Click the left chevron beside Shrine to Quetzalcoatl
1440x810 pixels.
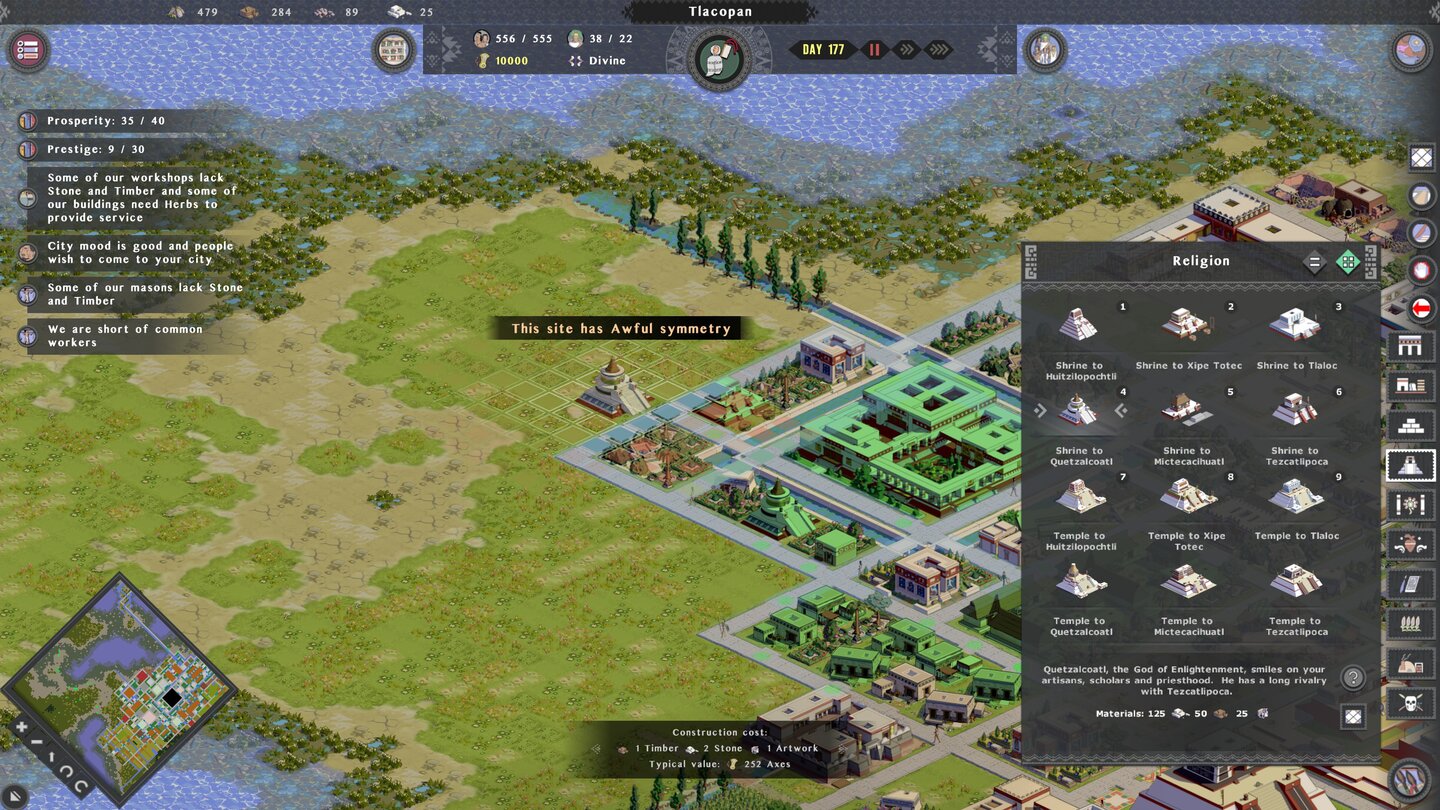coord(1120,408)
